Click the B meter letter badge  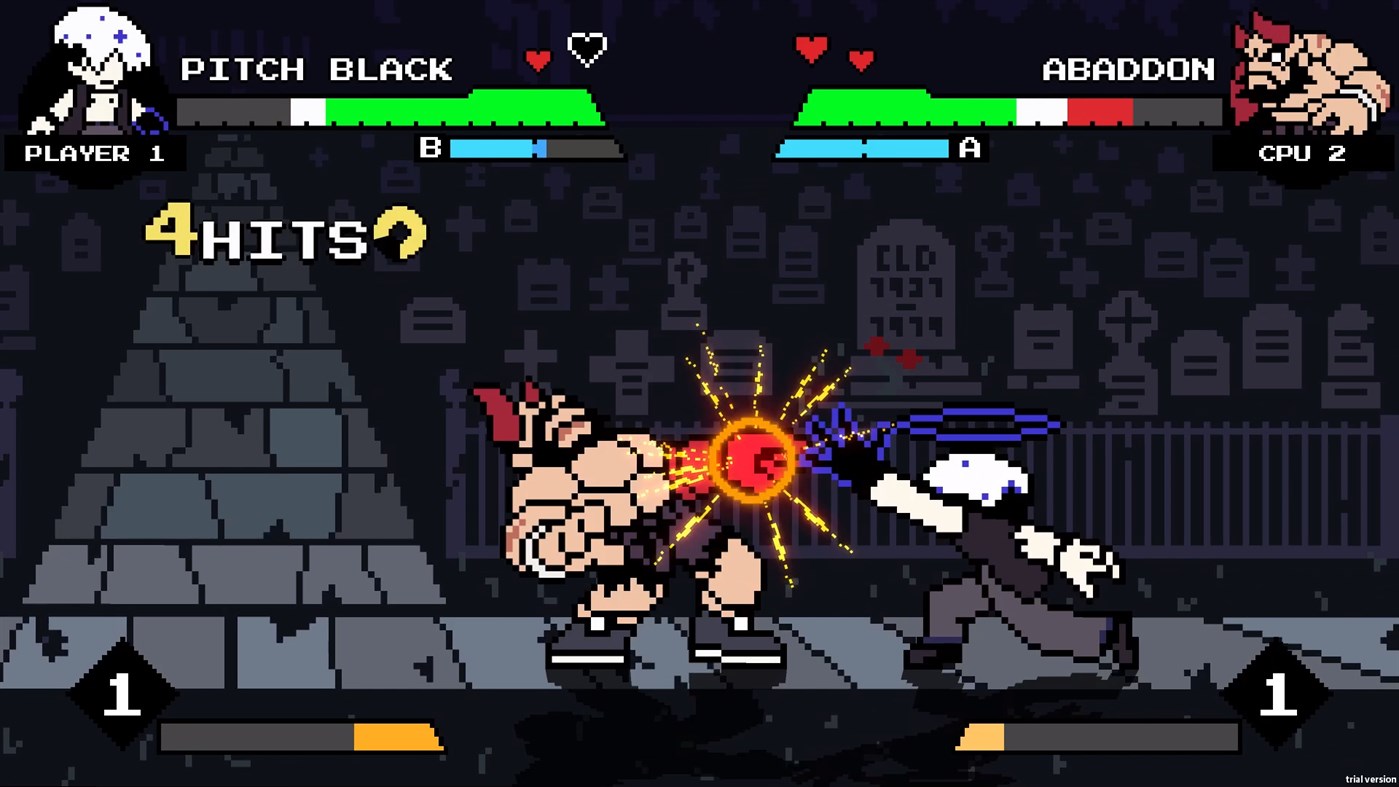(432, 150)
